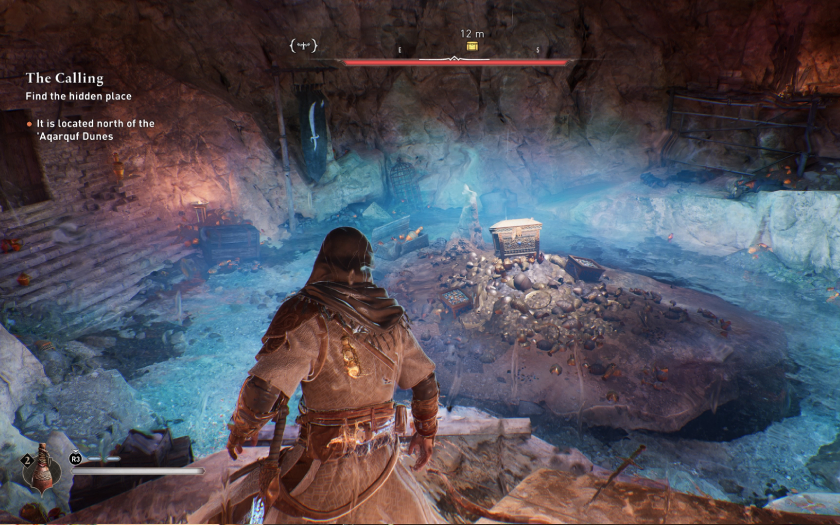Click the eagle icon beside the compass
The width and height of the screenshot is (840, 525).
tap(303, 45)
